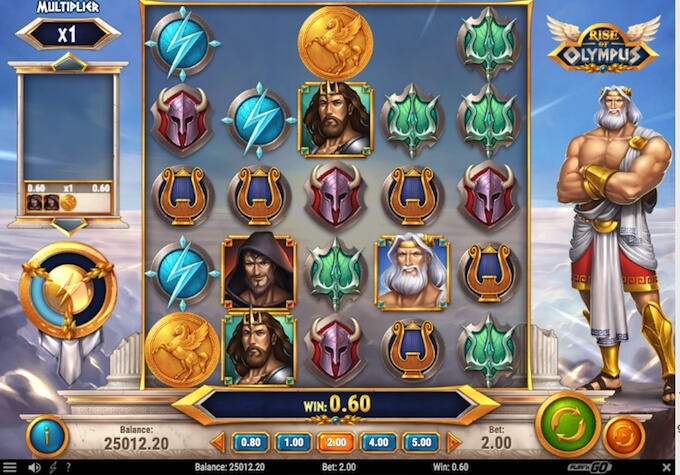Open the blue info paytable button
This screenshot has width=680, height=475.
(x=46, y=435)
